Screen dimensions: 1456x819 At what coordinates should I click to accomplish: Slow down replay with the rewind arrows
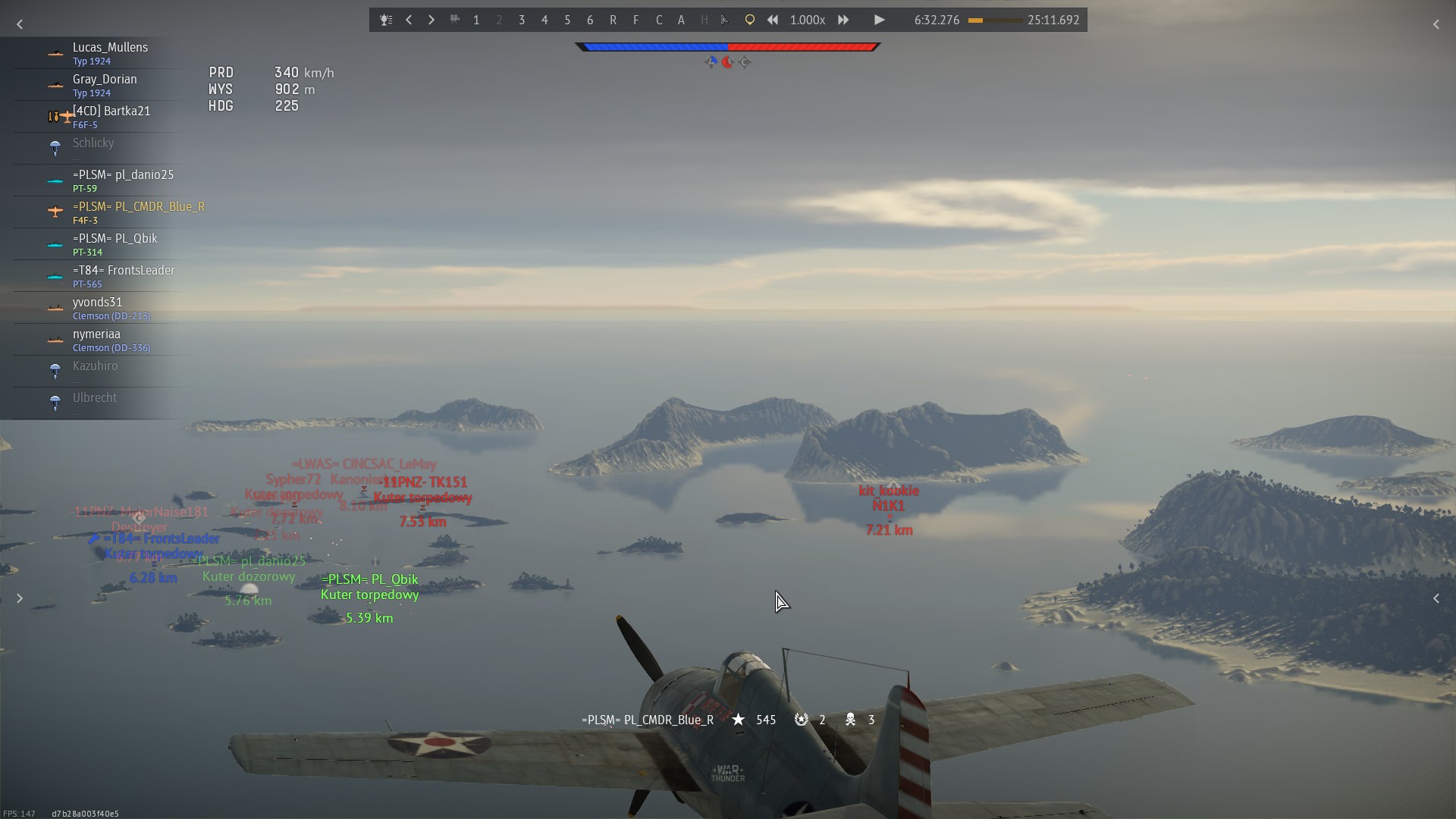[772, 20]
